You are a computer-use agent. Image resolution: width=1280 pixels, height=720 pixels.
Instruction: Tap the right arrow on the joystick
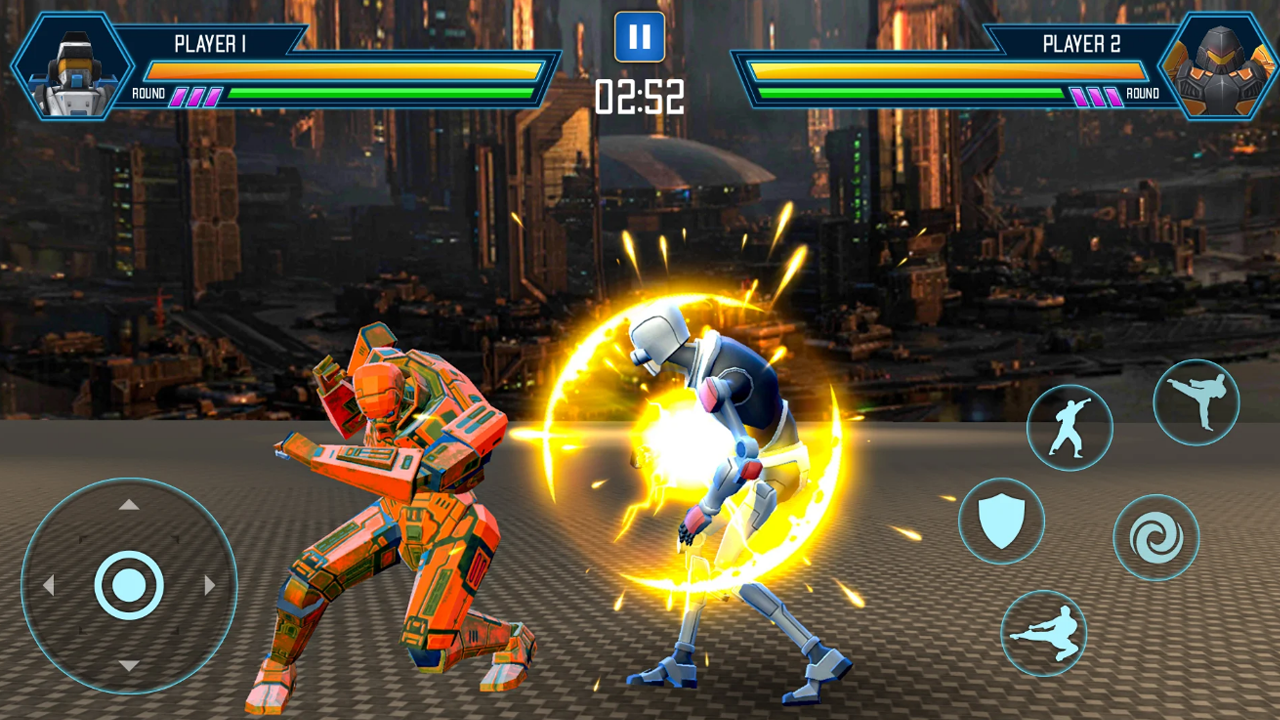click(x=209, y=585)
